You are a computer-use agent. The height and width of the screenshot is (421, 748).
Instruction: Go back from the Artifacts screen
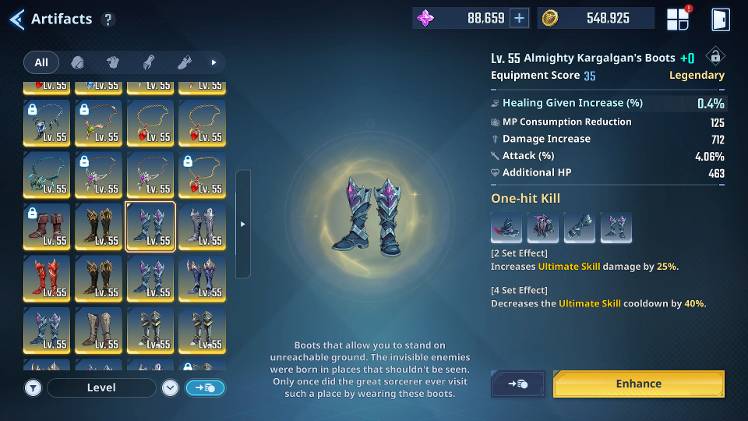click(x=16, y=19)
